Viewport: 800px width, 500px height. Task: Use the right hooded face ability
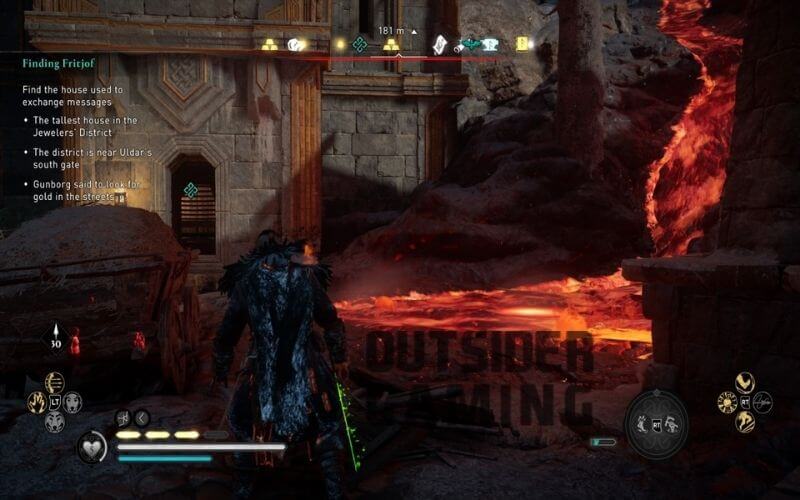click(x=73, y=402)
